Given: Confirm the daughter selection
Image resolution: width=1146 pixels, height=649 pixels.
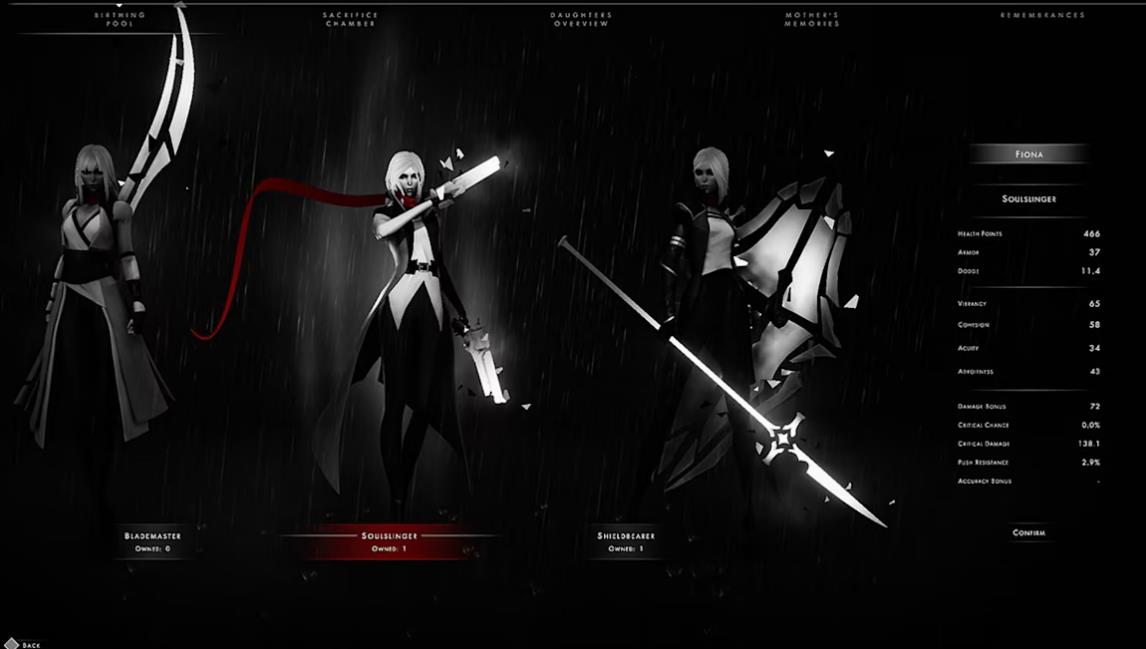Looking at the screenshot, I should tap(1028, 533).
